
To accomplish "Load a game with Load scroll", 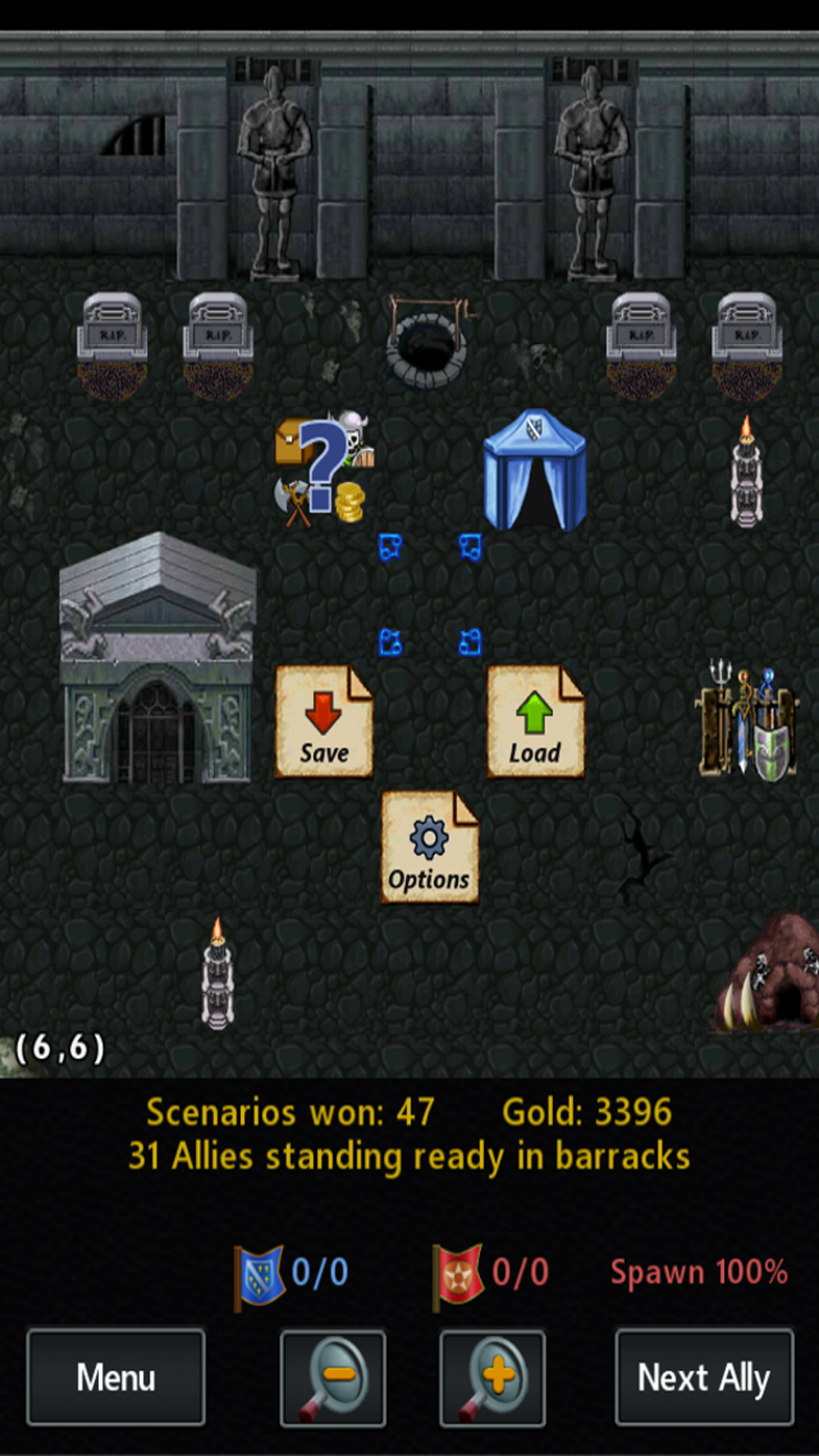I will [x=536, y=721].
